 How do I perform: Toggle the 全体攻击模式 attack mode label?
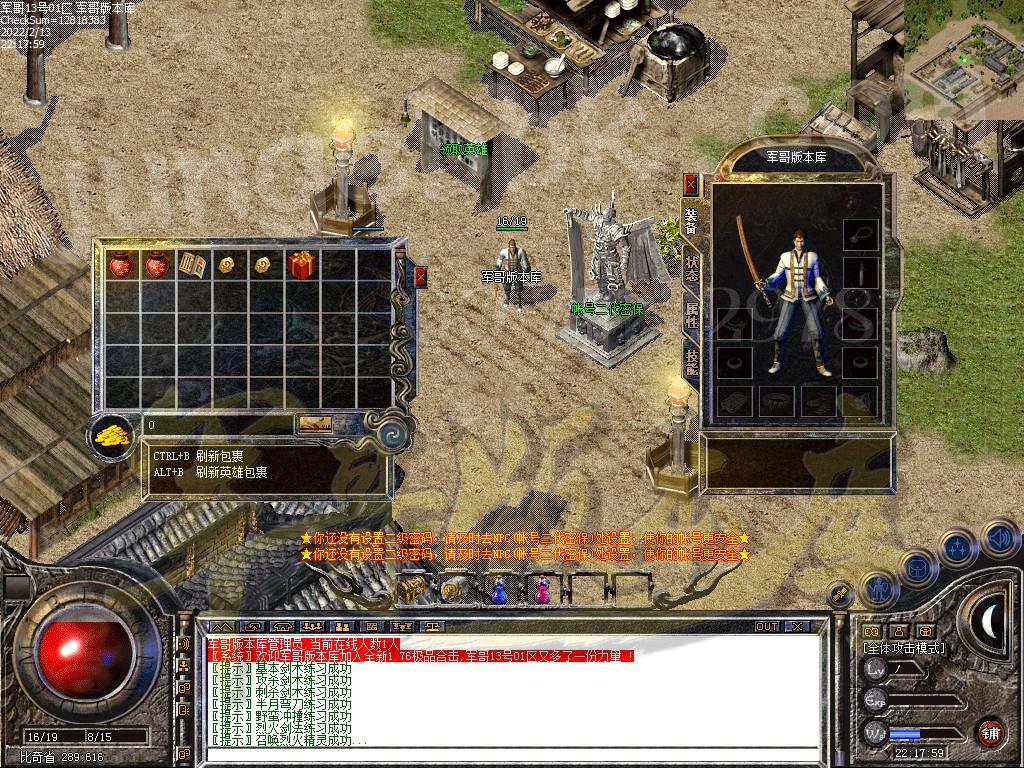pyautogui.click(x=903, y=648)
